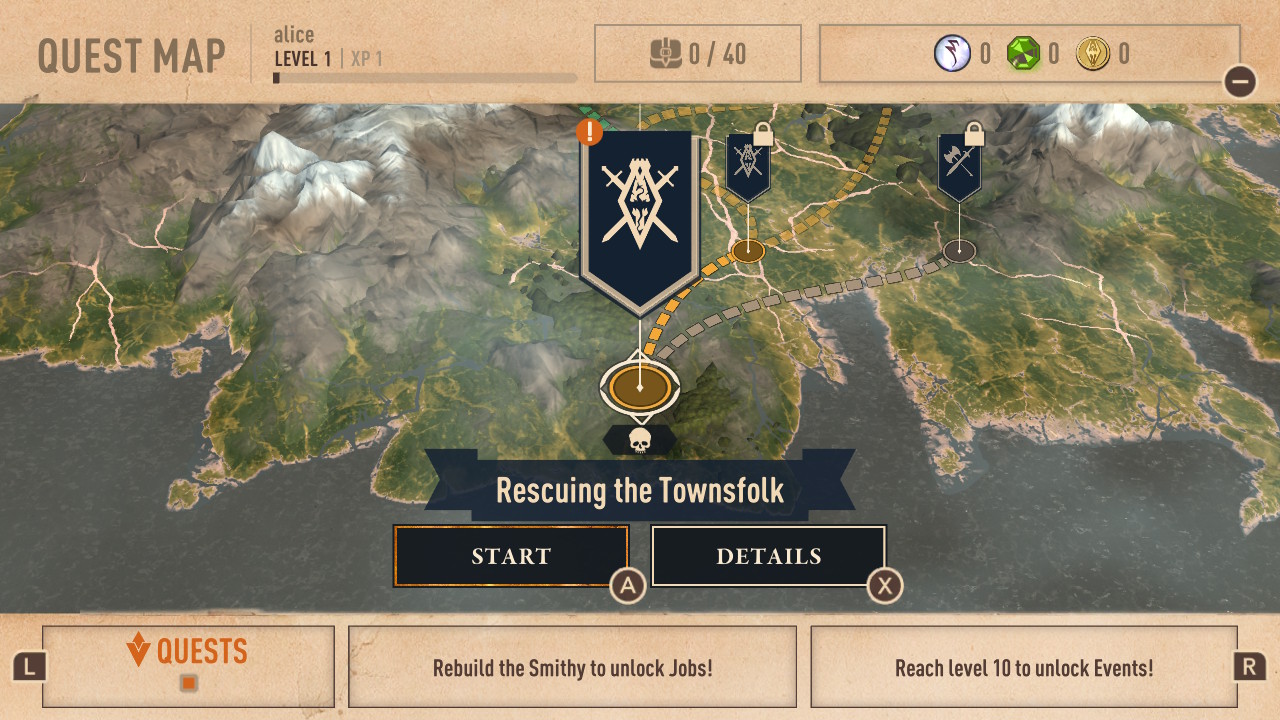Open the quest Details
Screen dimensions: 1280x720
(768, 556)
